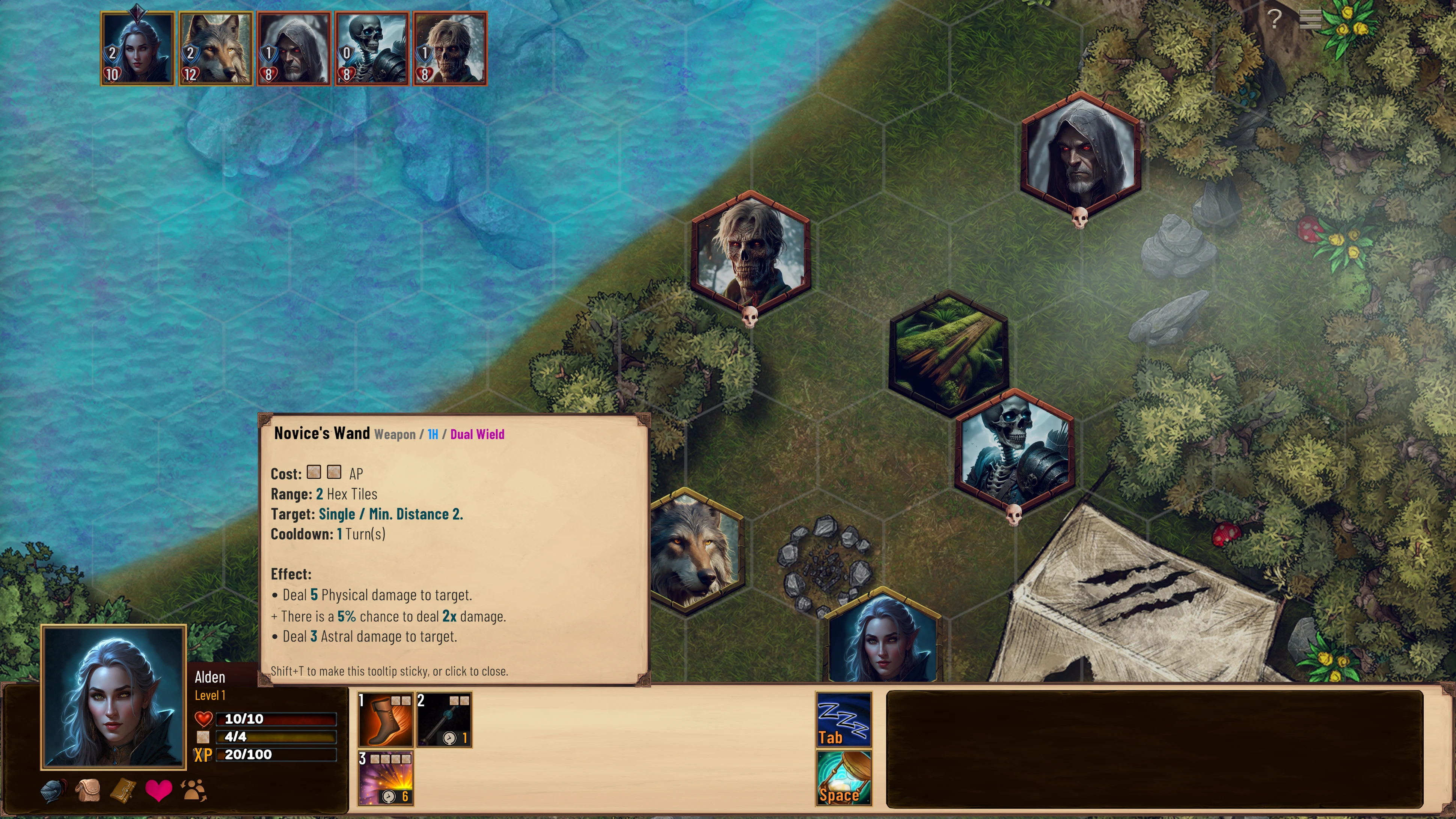This screenshot has height=819, width=1456.
Task: Open the knight helmet equipment icon
Action: tap(53, 790)
